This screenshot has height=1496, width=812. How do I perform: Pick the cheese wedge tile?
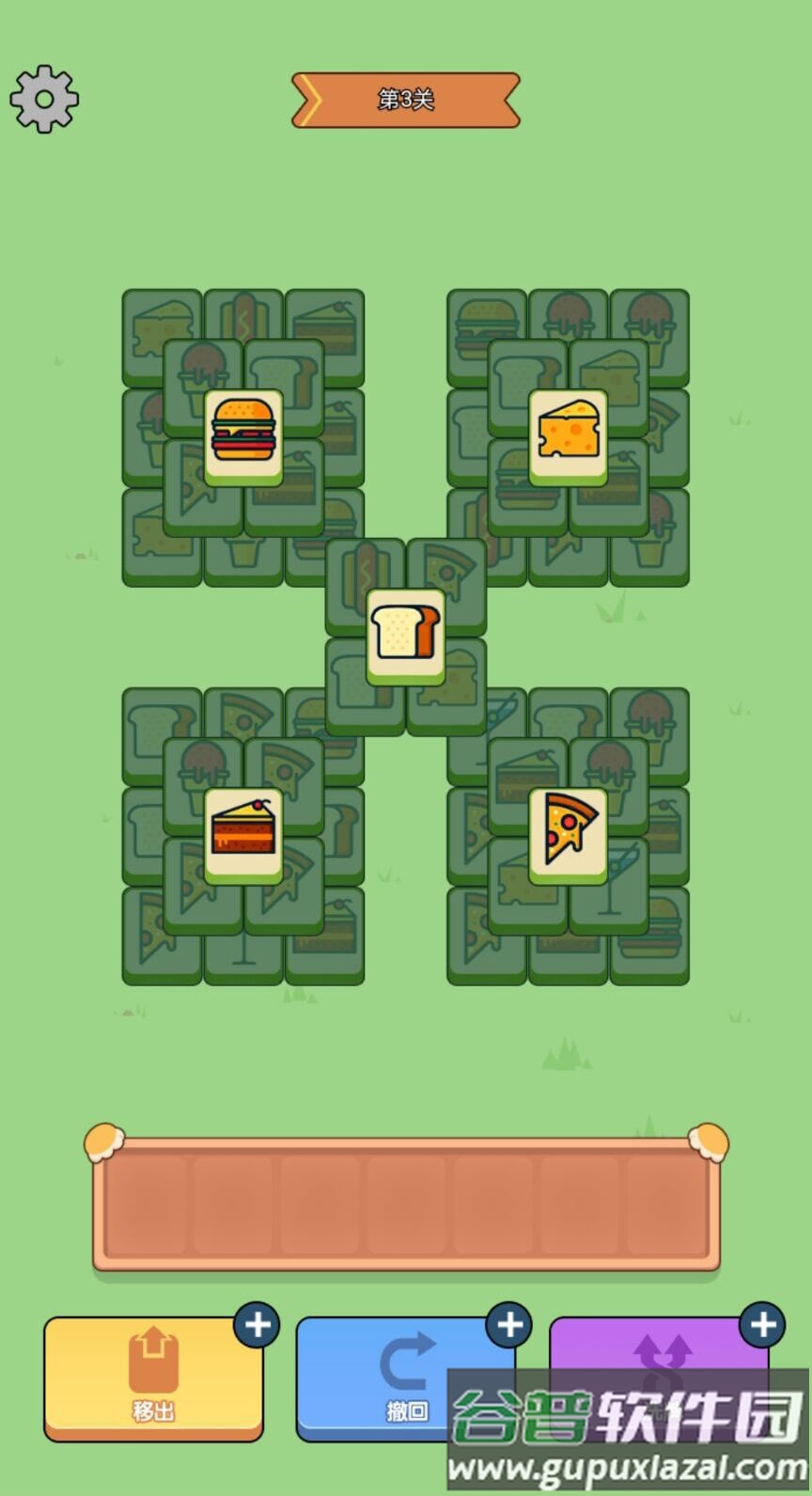point(568,433)
